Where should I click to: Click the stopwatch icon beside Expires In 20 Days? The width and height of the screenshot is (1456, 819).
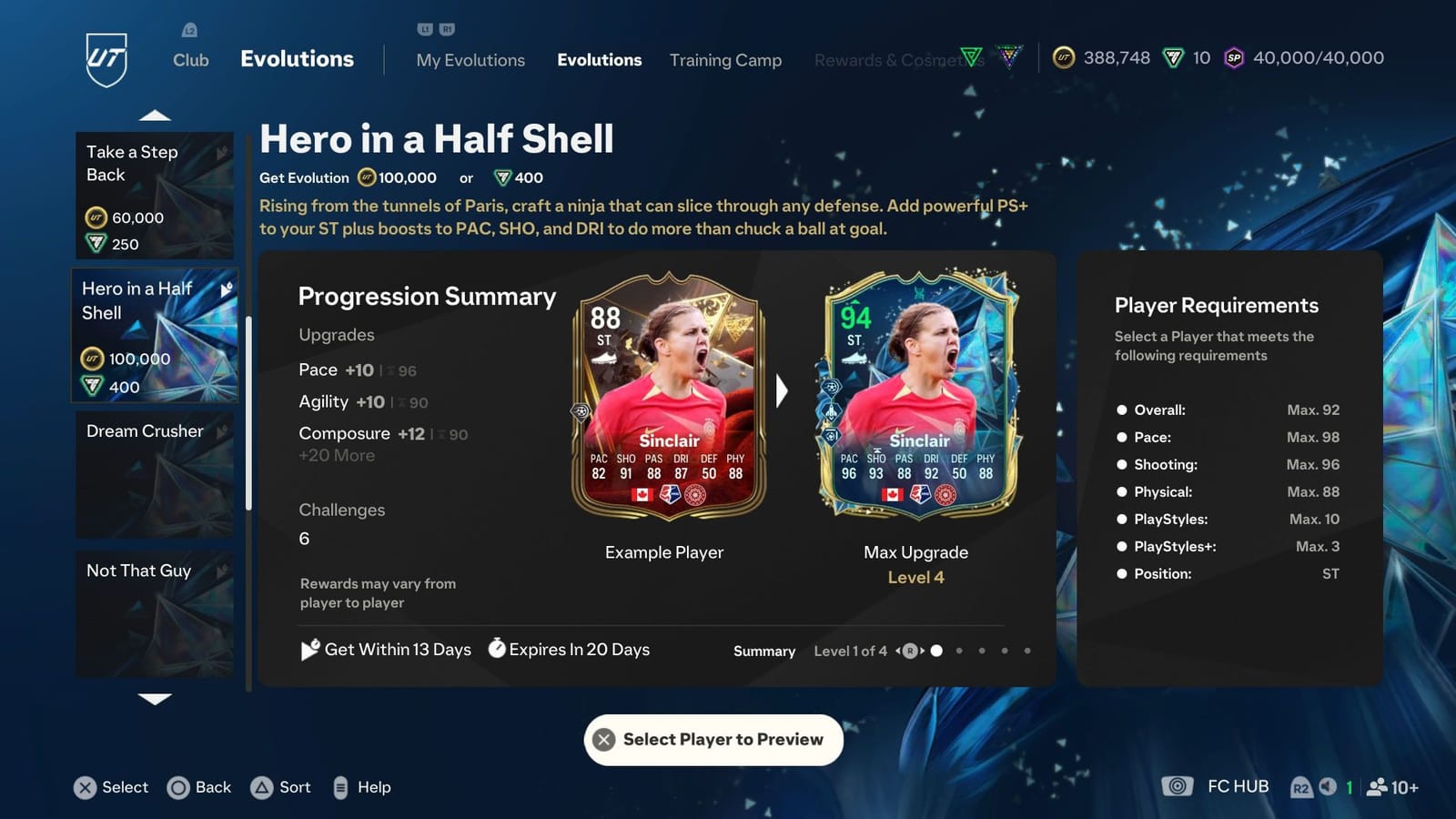497,649
